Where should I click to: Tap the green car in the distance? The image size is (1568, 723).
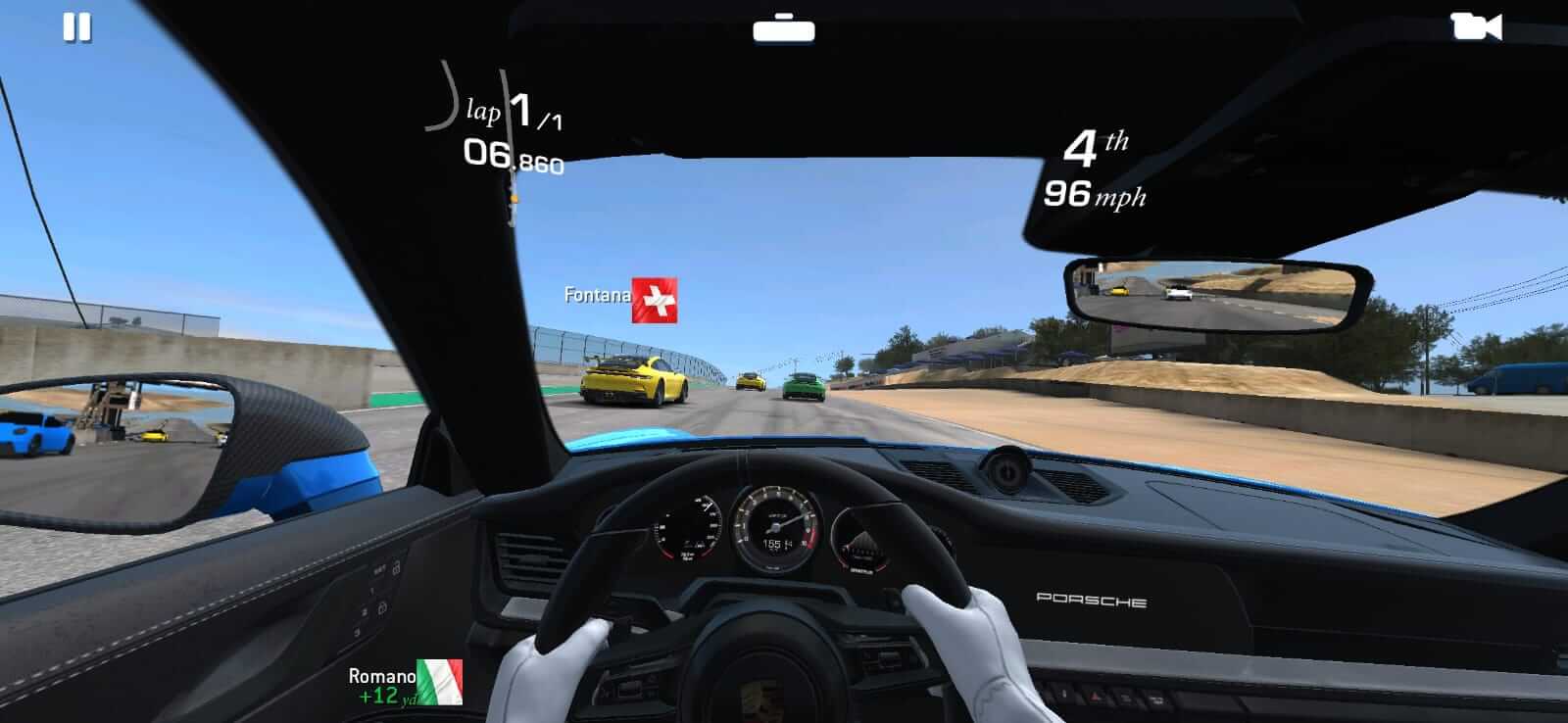805,389
